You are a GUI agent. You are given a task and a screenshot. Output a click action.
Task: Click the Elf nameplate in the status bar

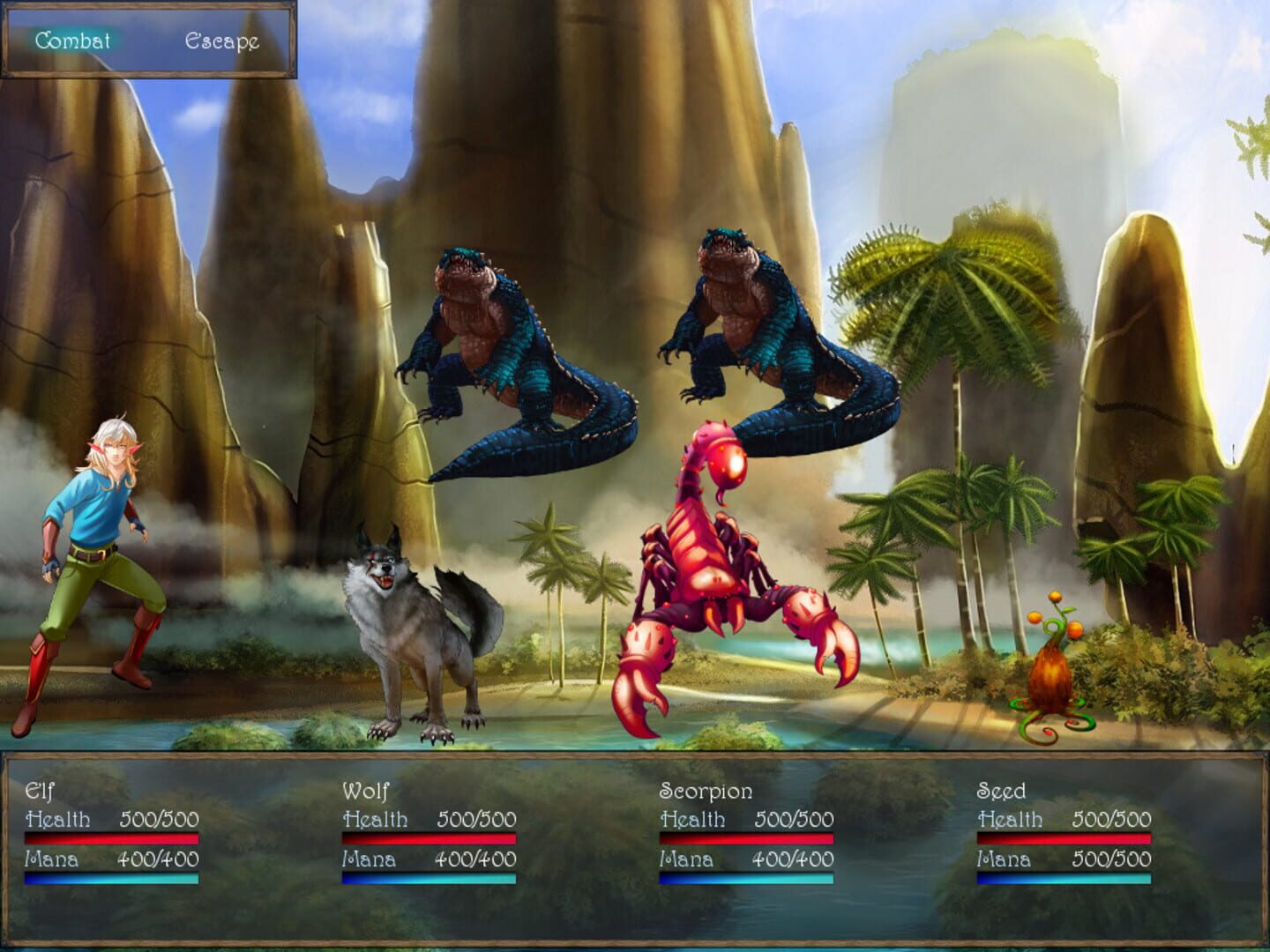point(40,792)
